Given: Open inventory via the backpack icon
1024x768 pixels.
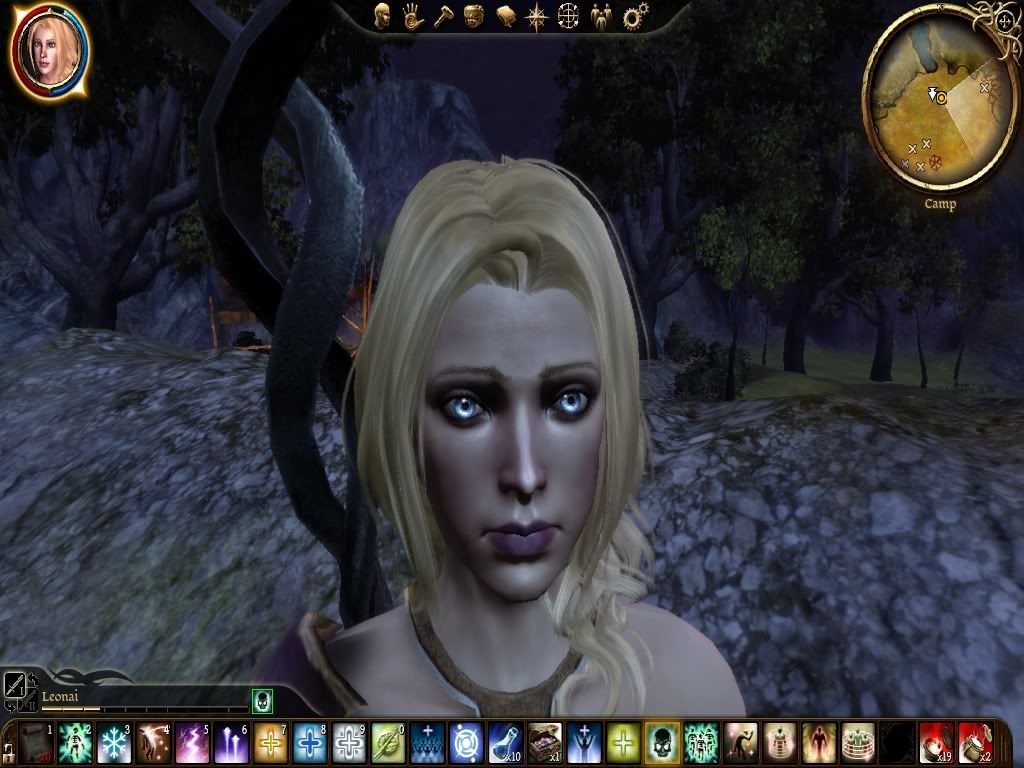Looking at the screenshot, I should point(474,16).
